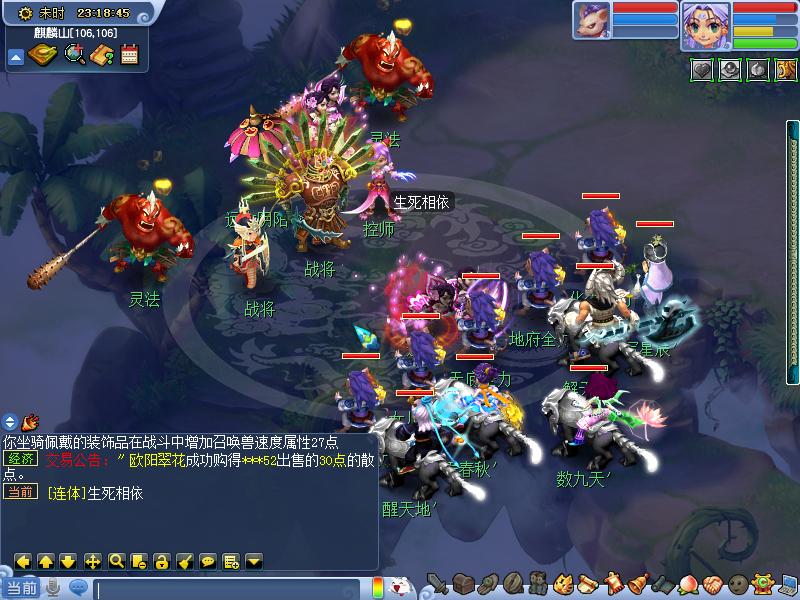Open the handshake friends icon
The image size is (800, 600).
[x=712, y=583]
